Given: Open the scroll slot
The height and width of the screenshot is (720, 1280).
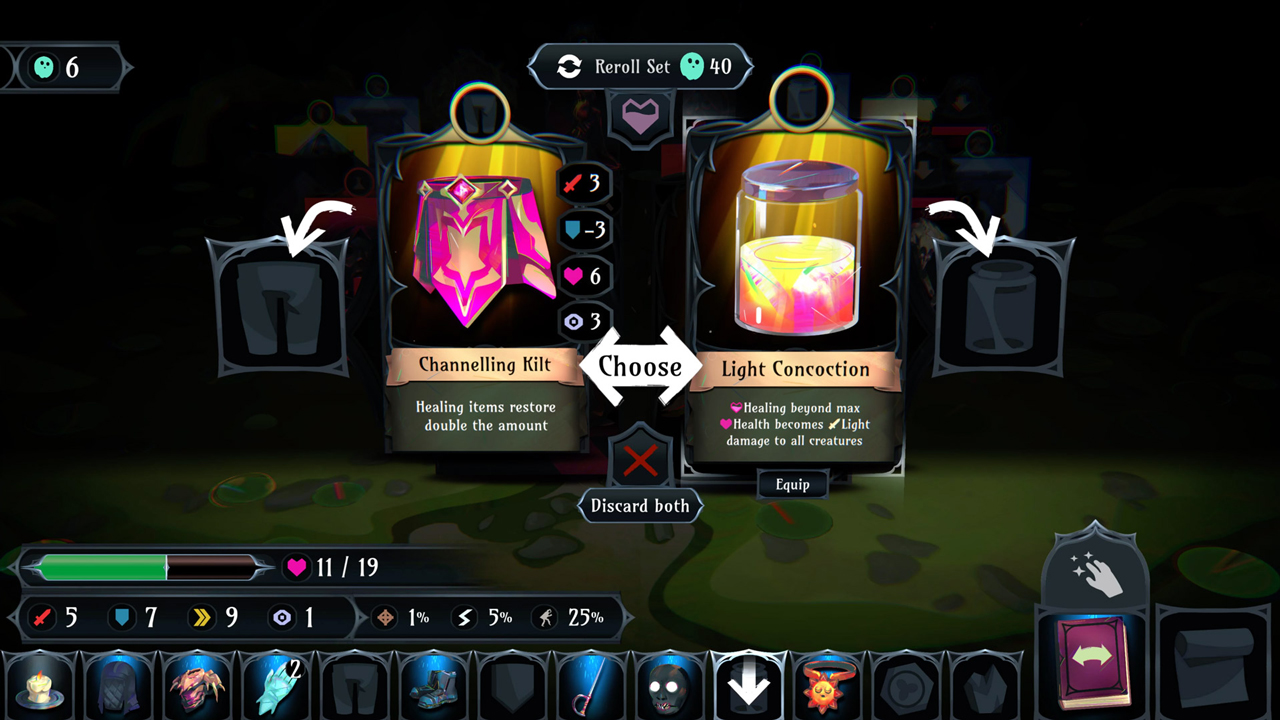Looking at the screenshot, I should point(1217,664).
